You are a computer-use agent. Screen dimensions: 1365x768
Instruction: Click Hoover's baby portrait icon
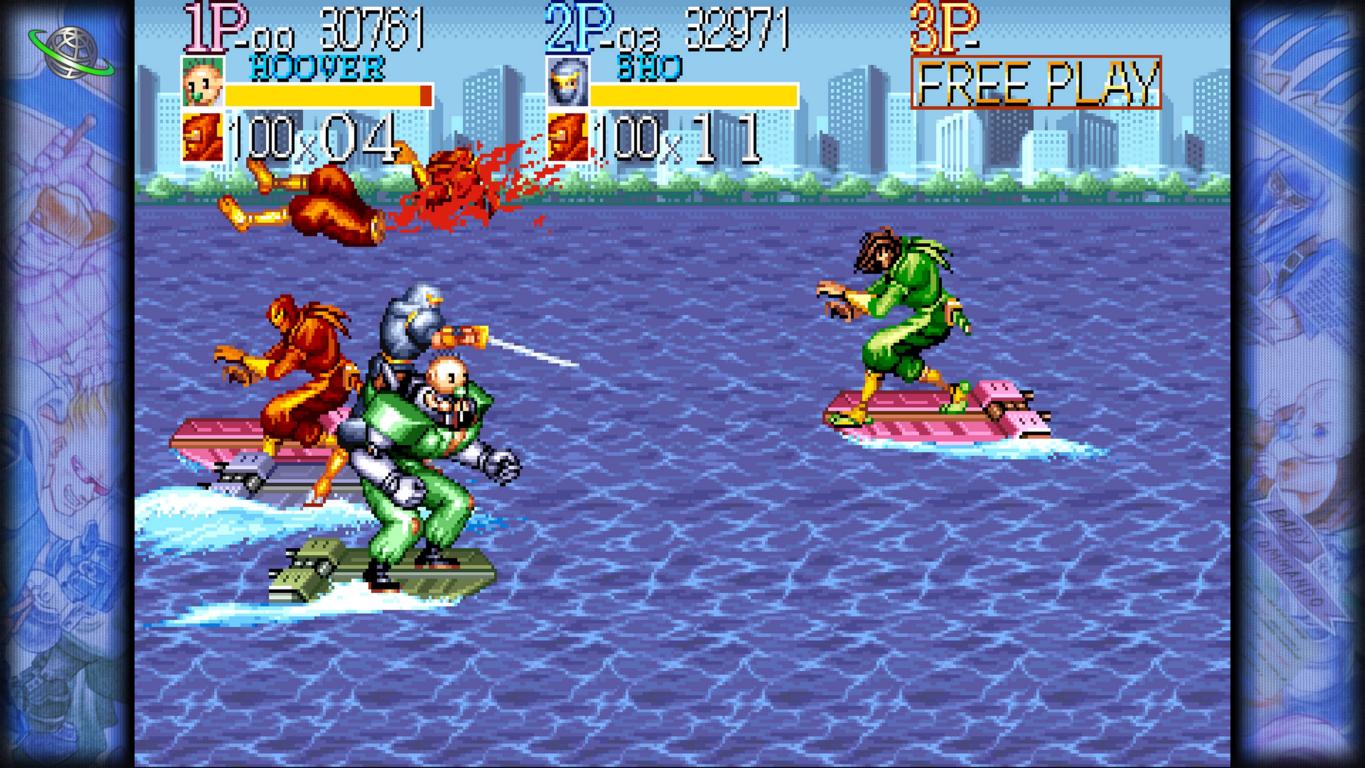coord(201,83)
